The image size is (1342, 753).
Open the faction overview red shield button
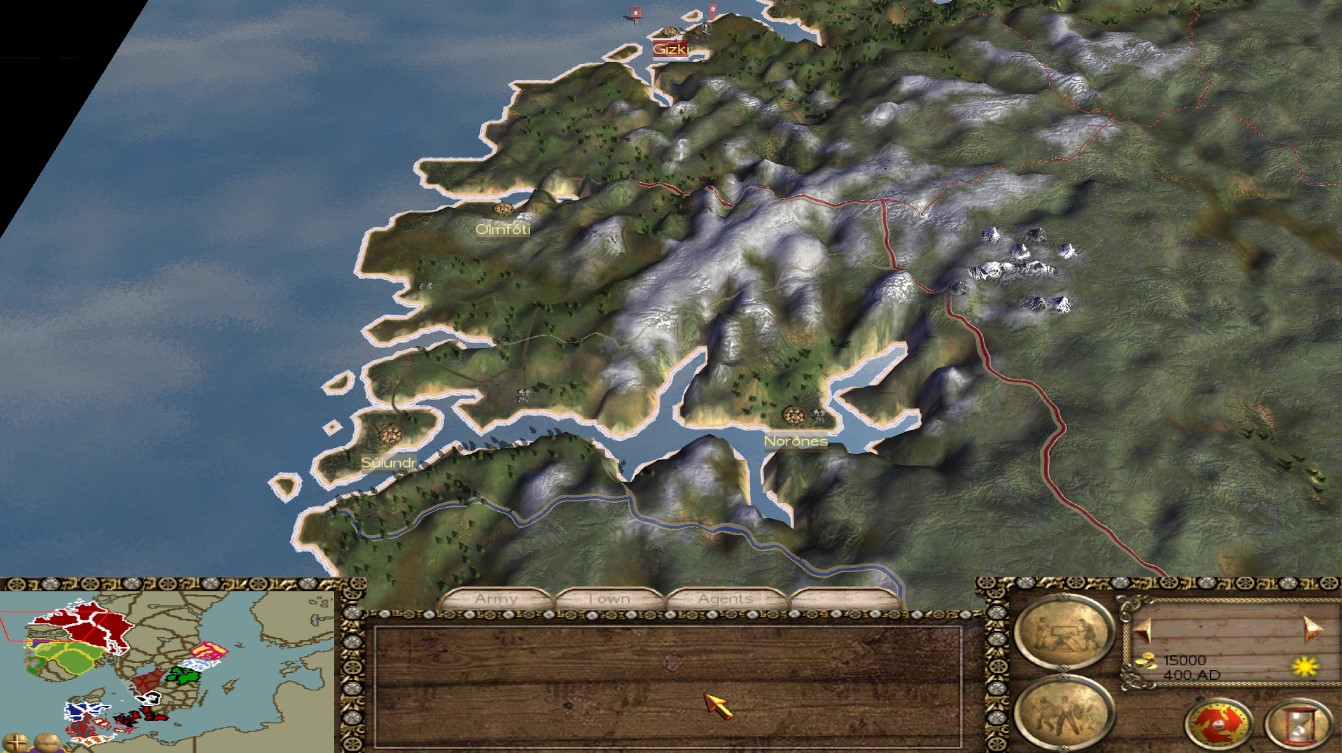click(x=1219, y=725)
